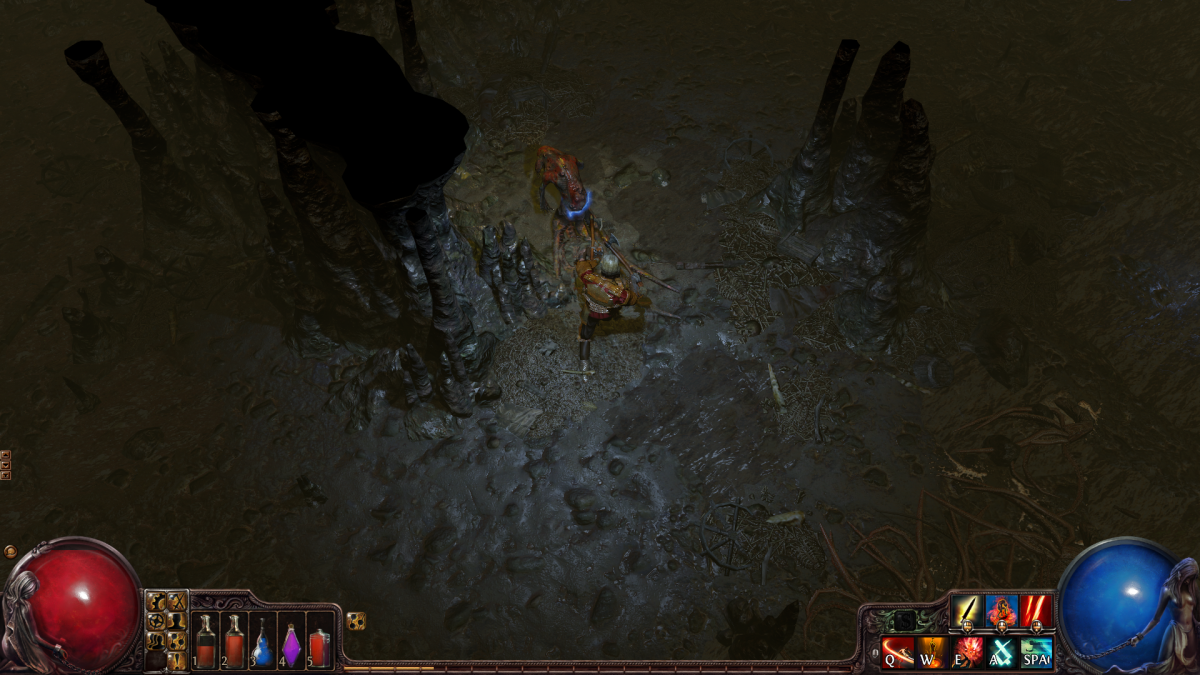
Task: Click the wheel-shaped menu button
Action: tap(156, 621)
